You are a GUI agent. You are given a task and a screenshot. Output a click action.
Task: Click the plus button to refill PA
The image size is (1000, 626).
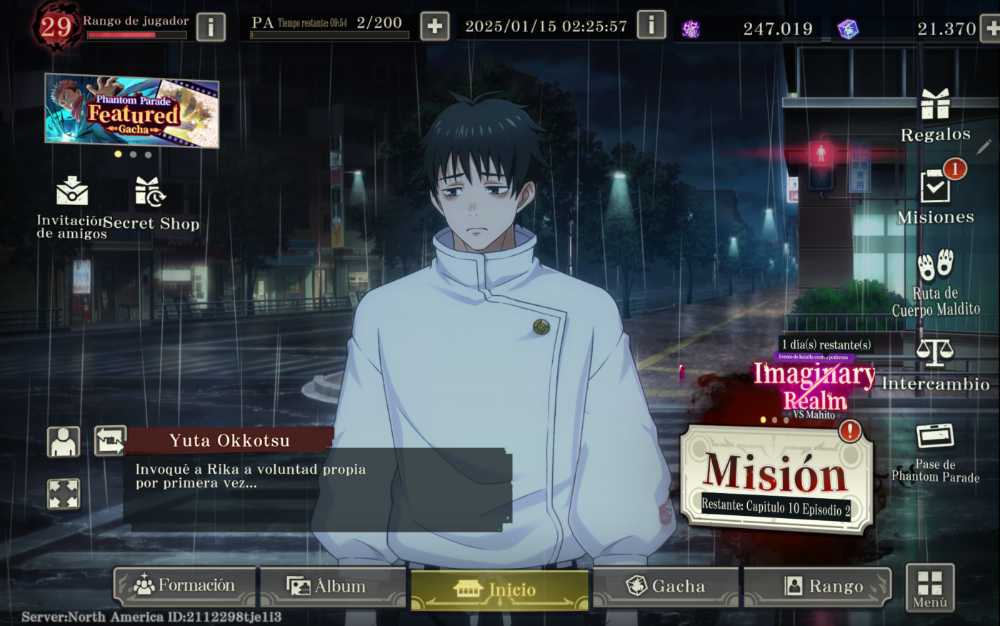(x=434, y=26)
